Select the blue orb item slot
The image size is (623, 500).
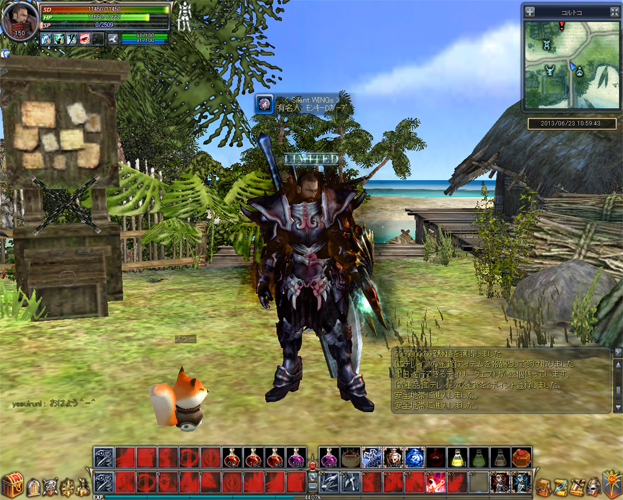click(414, 458)
